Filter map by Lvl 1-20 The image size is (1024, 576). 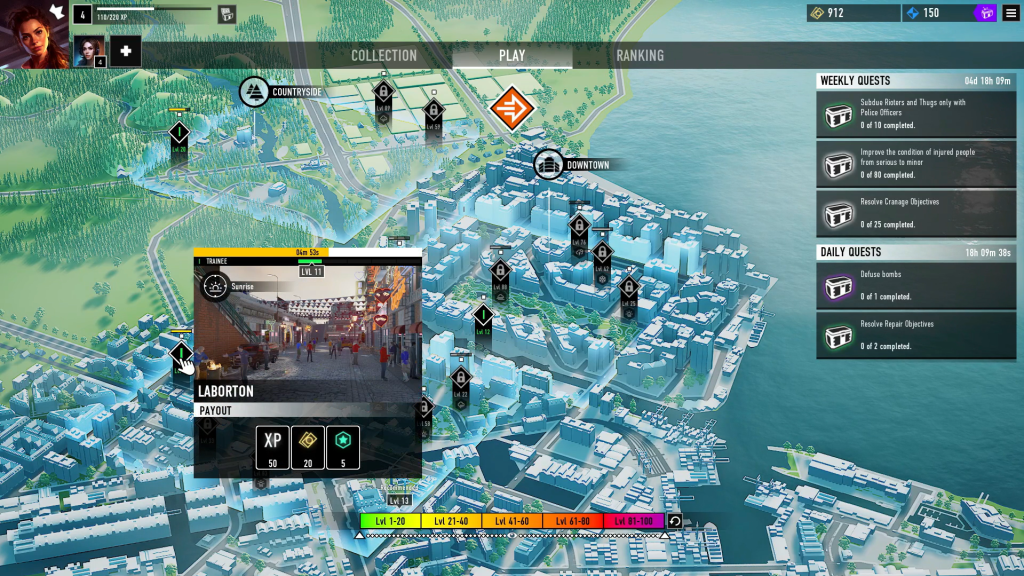(x=390, y=521)
